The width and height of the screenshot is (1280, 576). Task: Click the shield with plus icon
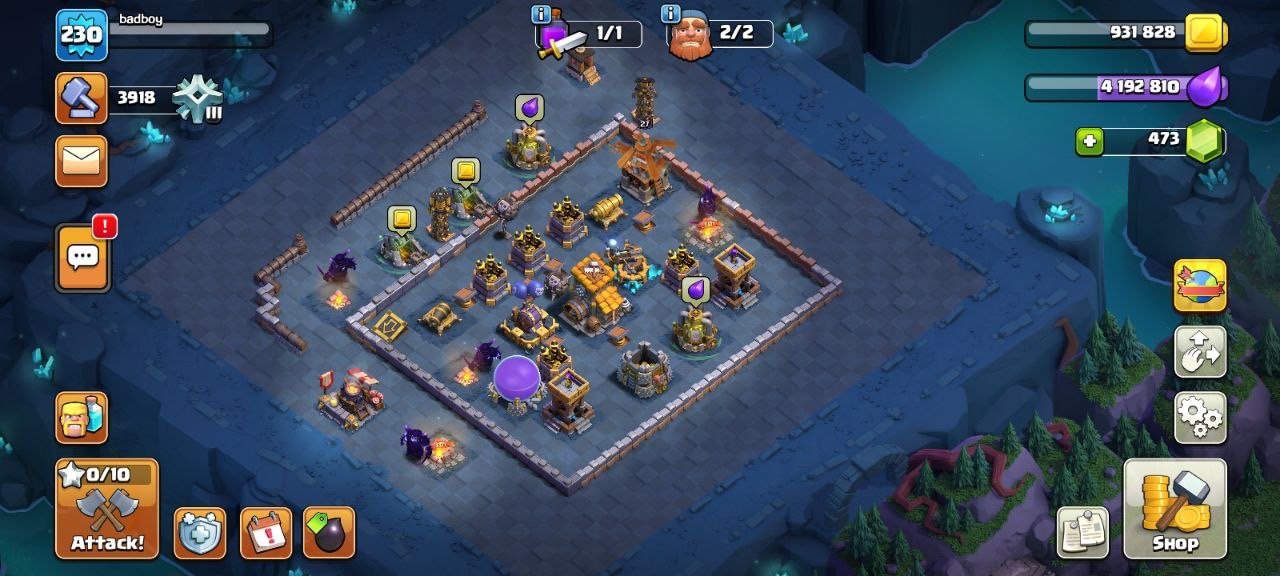[200, 533]
